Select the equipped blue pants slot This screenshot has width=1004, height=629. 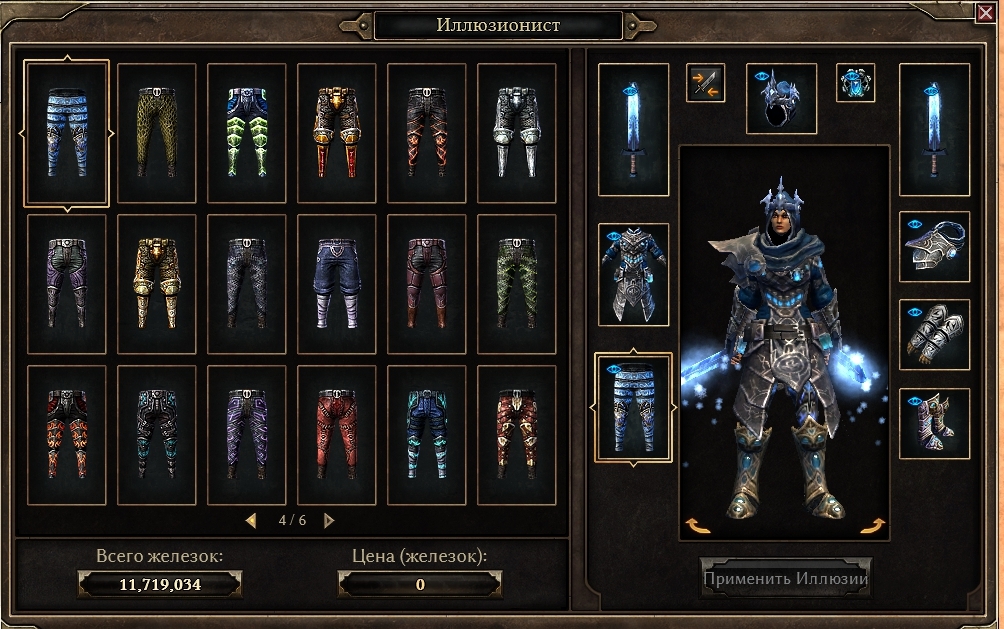click(x=633, y=408)
